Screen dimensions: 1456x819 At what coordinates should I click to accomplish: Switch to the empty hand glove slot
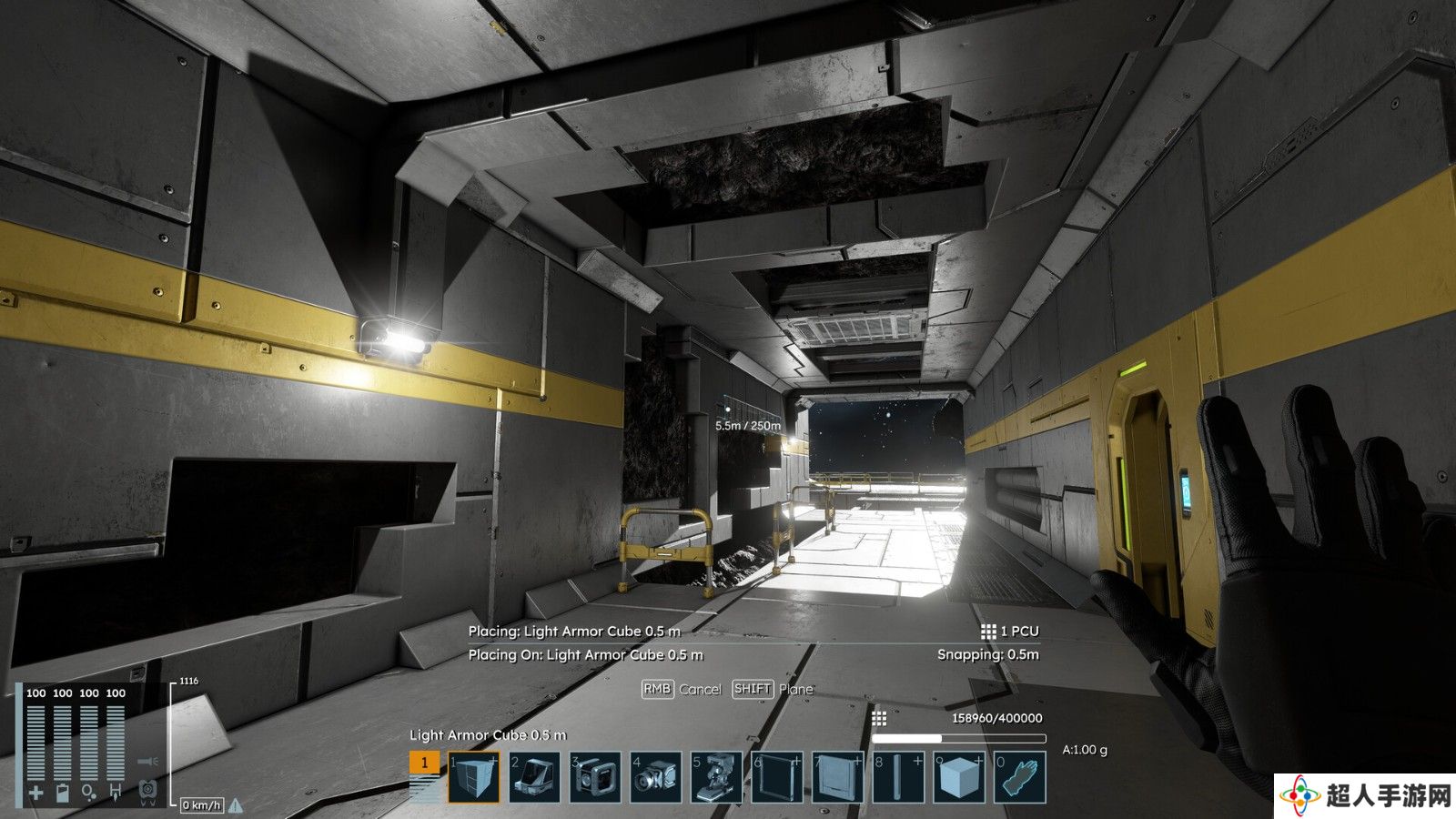pos(1020,777)
